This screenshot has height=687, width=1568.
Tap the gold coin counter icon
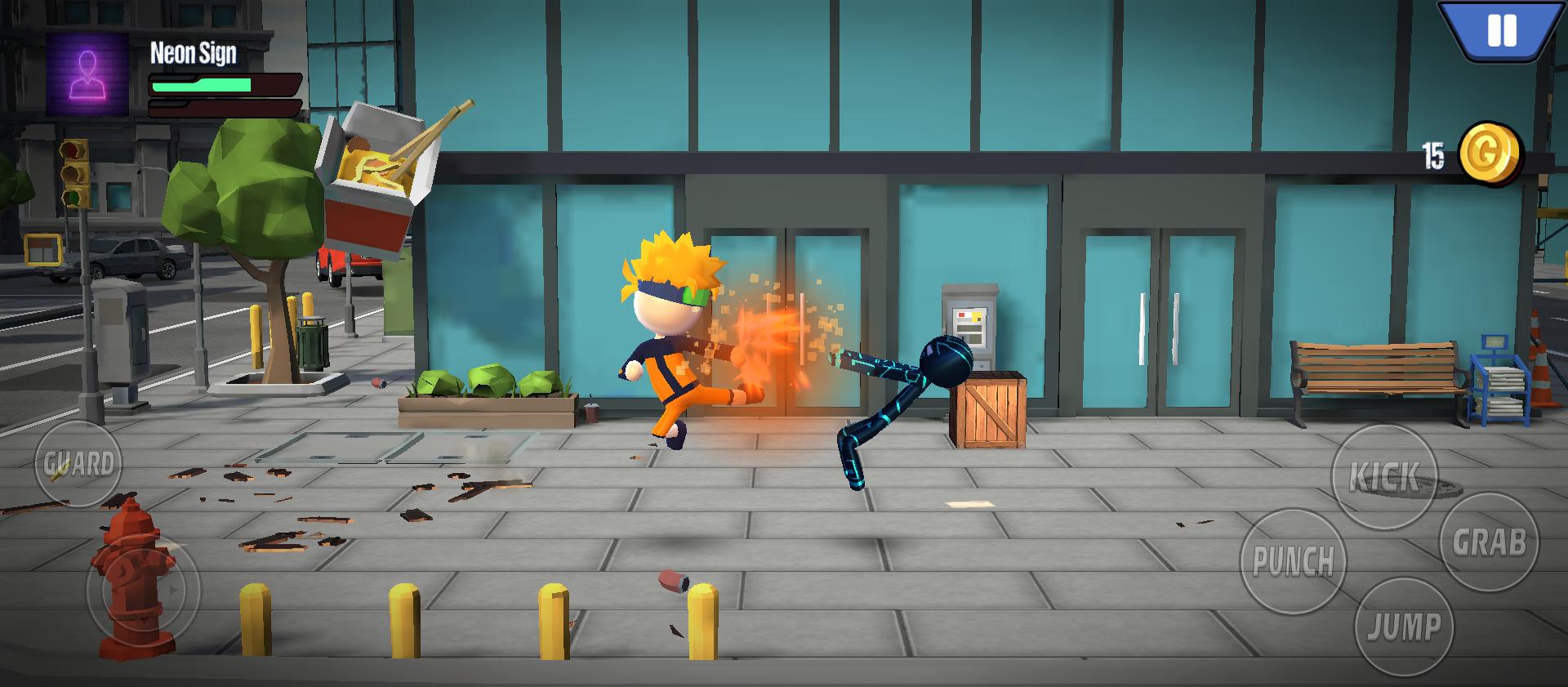pyautogui.click(x=1490, y=154)
